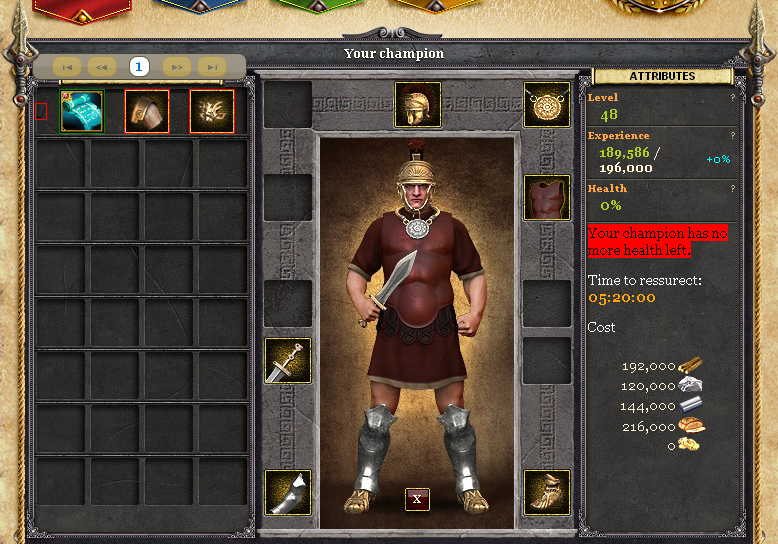
Task: Choose the golden claw ornament inventory item
Action: point(212,111)
